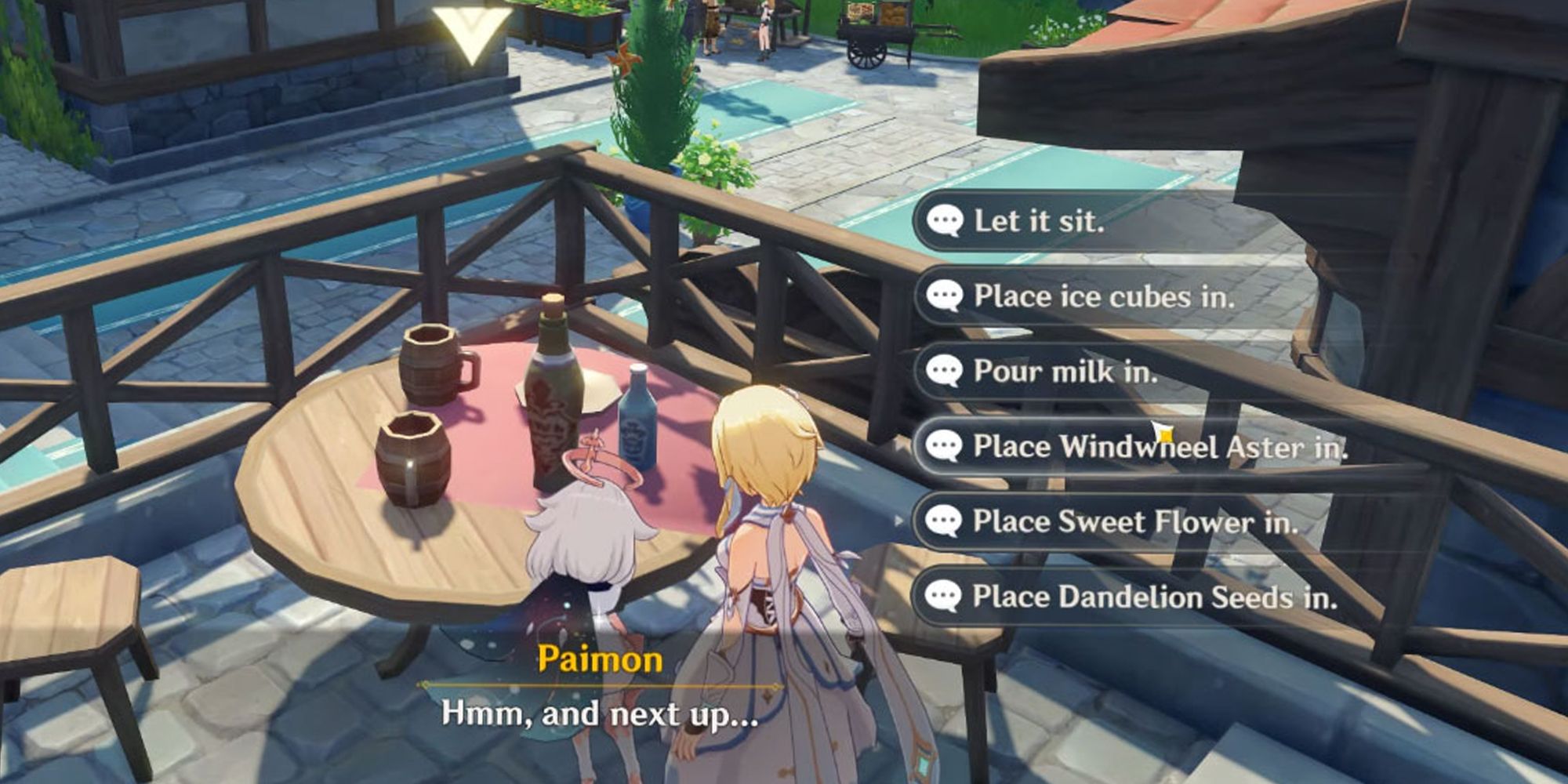1568x784 pixels.
Task: Select "Place Sweet Flower in." choice
Action: (1134, 522)
